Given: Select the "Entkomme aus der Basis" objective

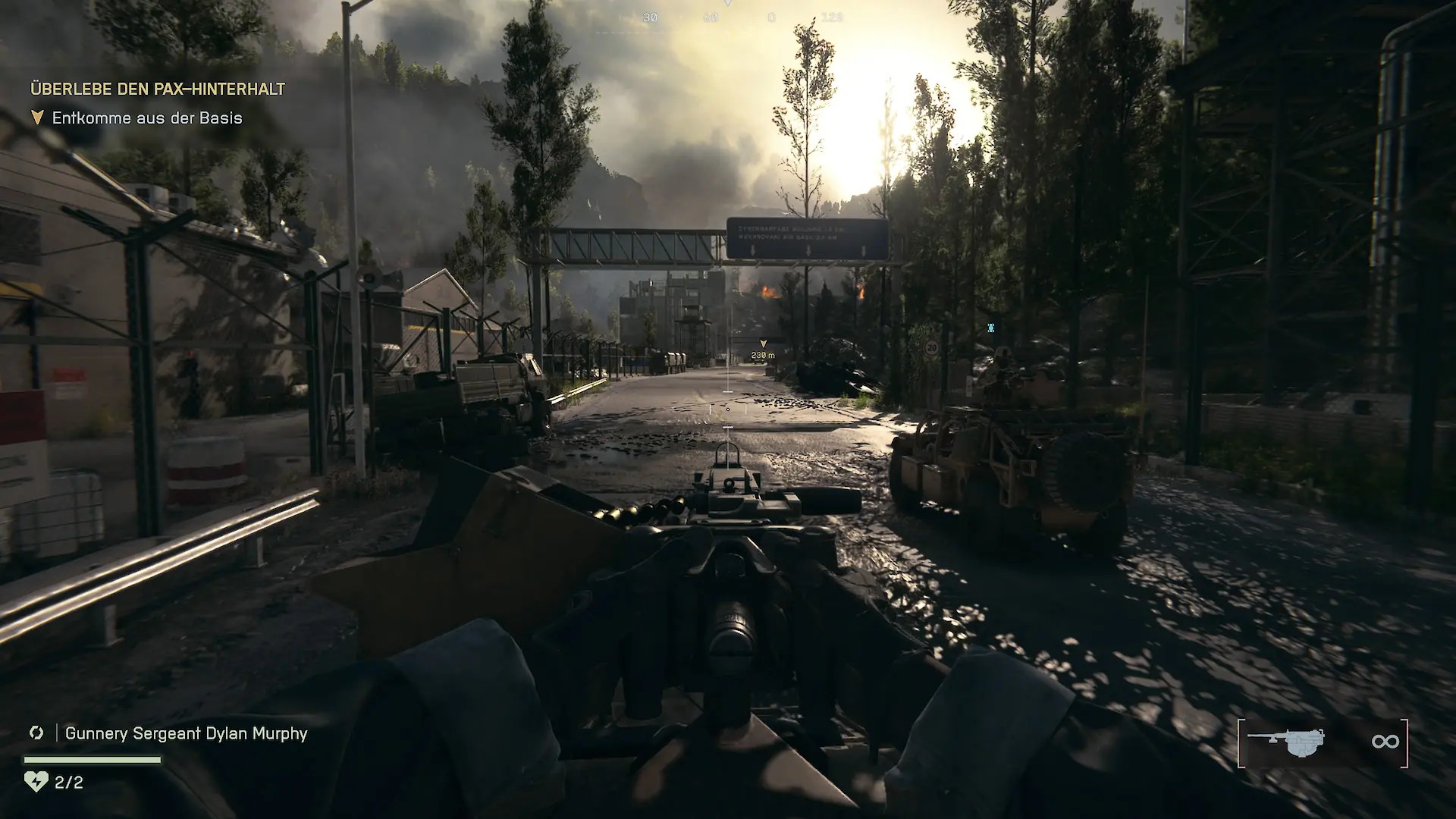Looking at the screenshot, I should point(147,118).
